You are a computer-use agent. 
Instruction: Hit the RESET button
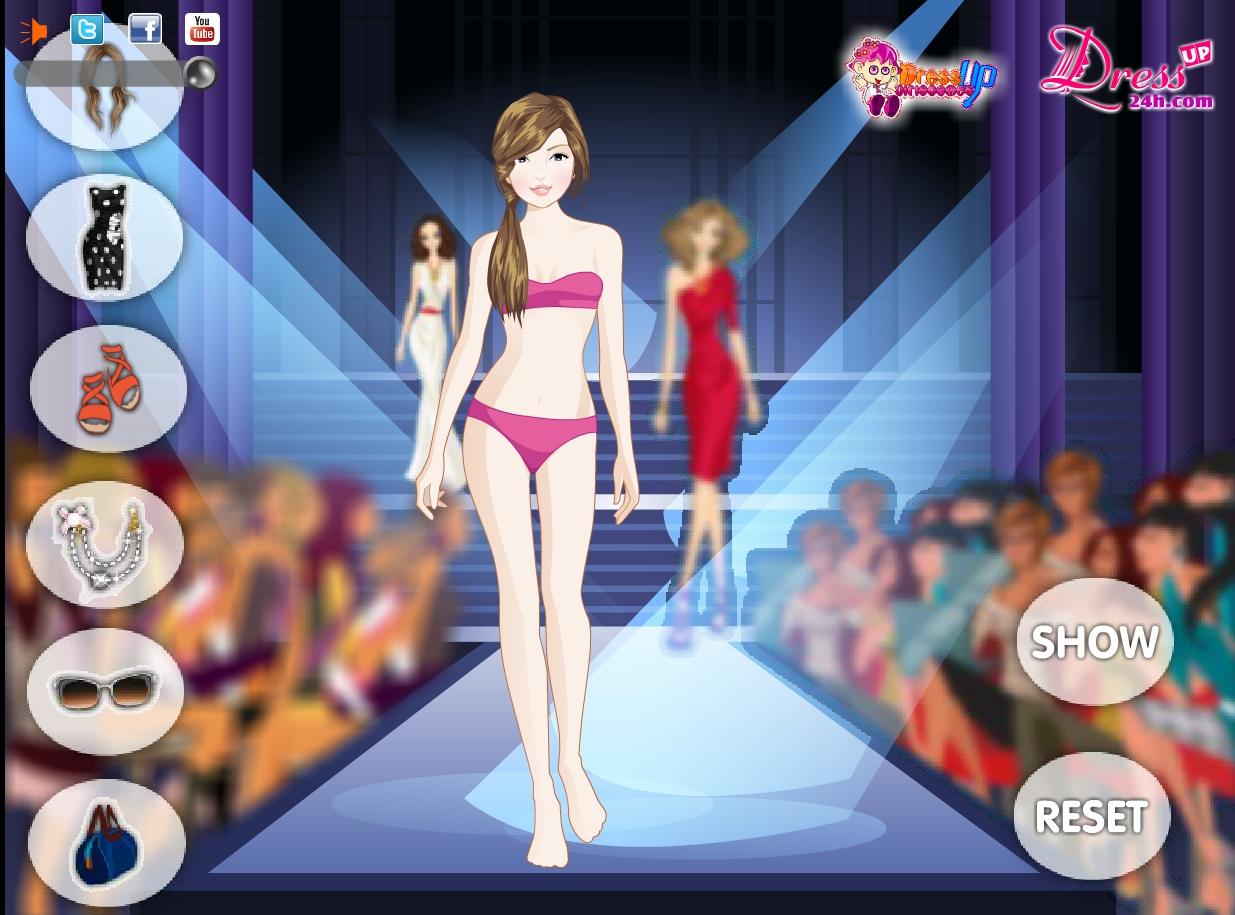point(1090,816)
